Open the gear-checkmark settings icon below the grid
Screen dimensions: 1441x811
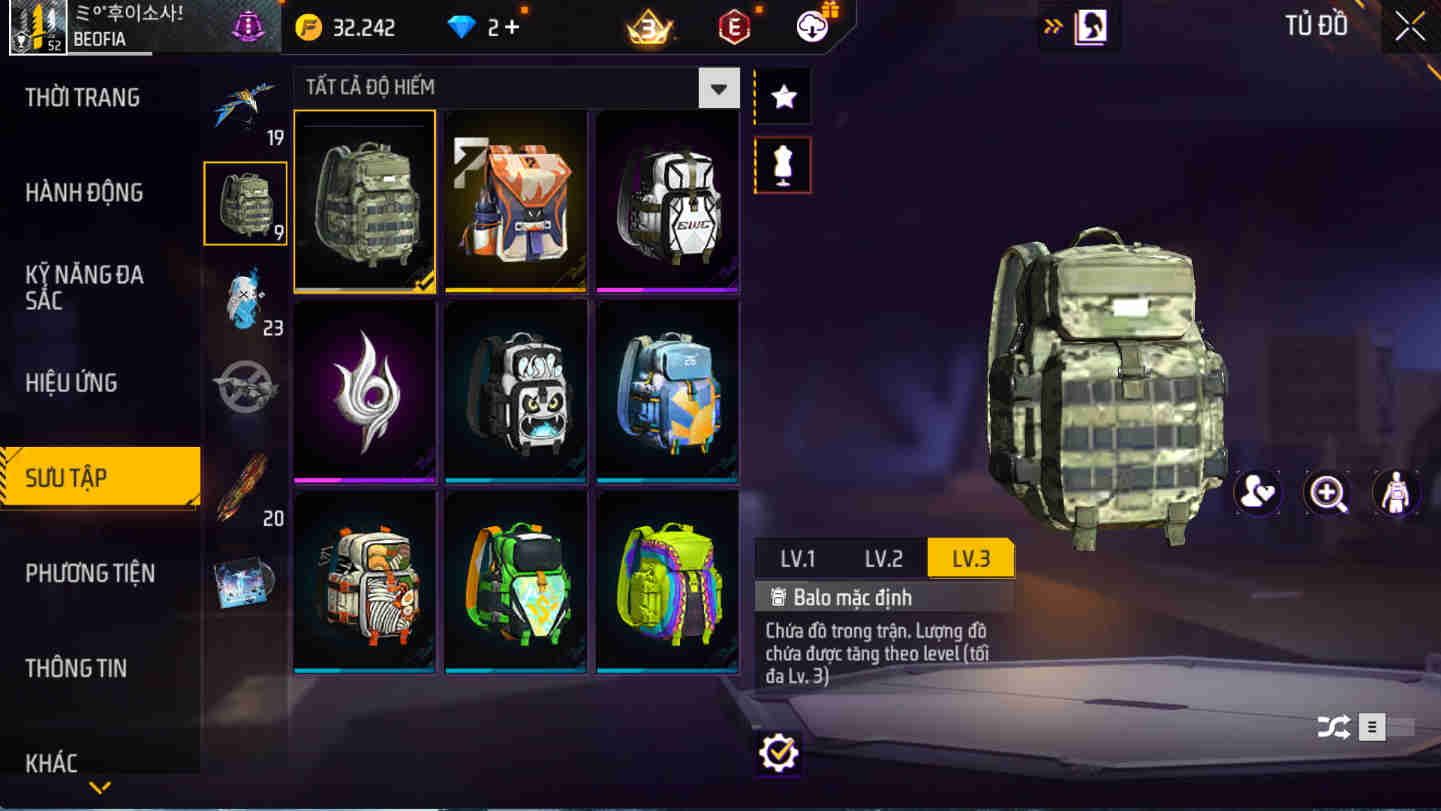(x=778, y=752)
